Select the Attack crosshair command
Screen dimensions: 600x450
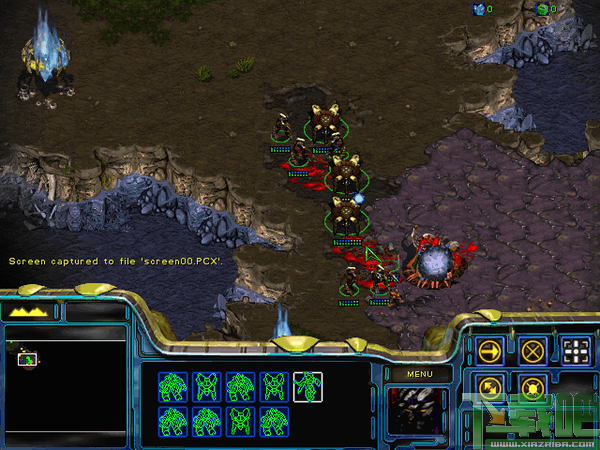click(577, 351)
